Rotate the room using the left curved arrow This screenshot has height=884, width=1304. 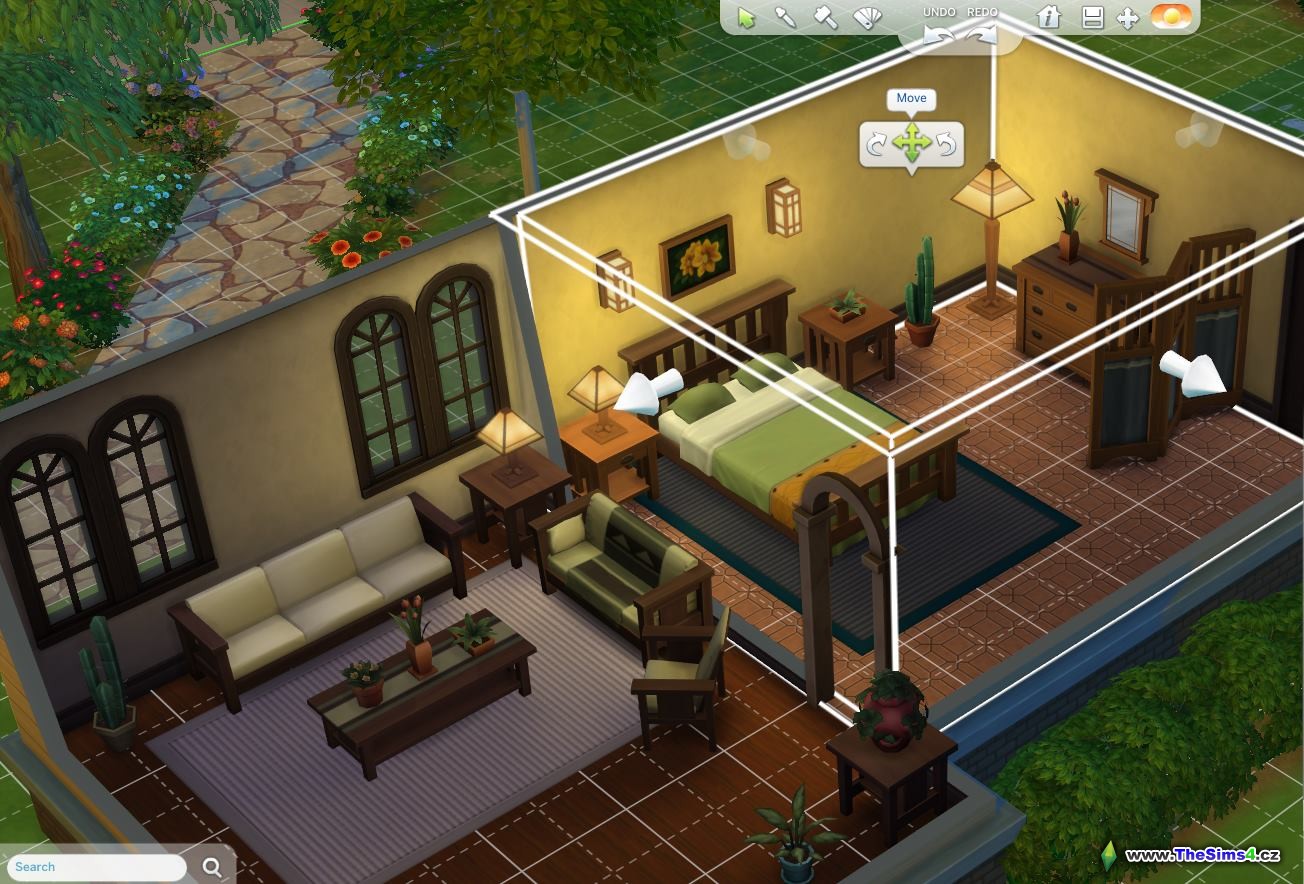pyautogui.click(x=877, y=145)
